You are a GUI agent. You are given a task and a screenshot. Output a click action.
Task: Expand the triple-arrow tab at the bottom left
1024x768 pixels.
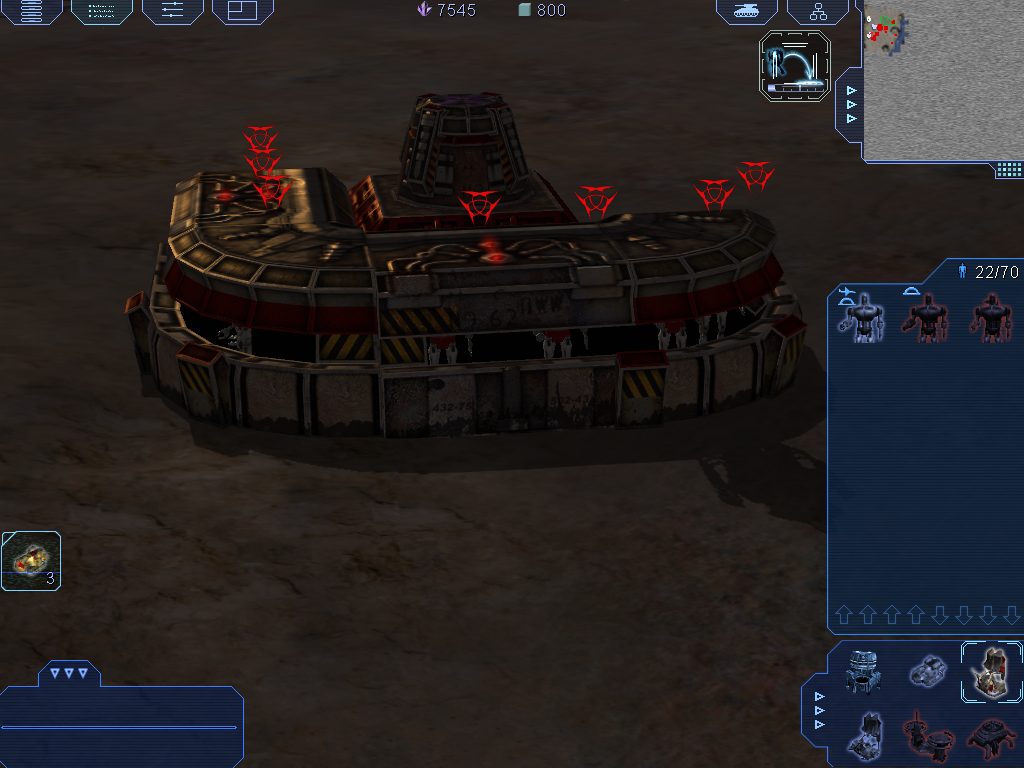pyautogui.click(x=69, y=673)
